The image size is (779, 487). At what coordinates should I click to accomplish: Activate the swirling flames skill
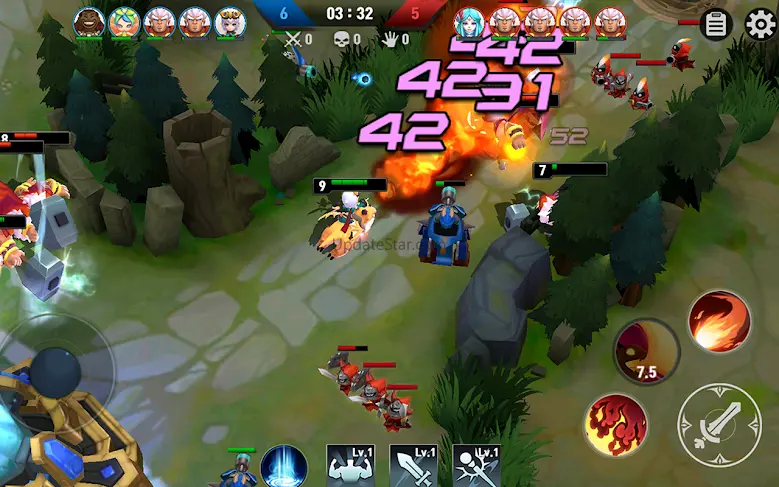[616, 425]
